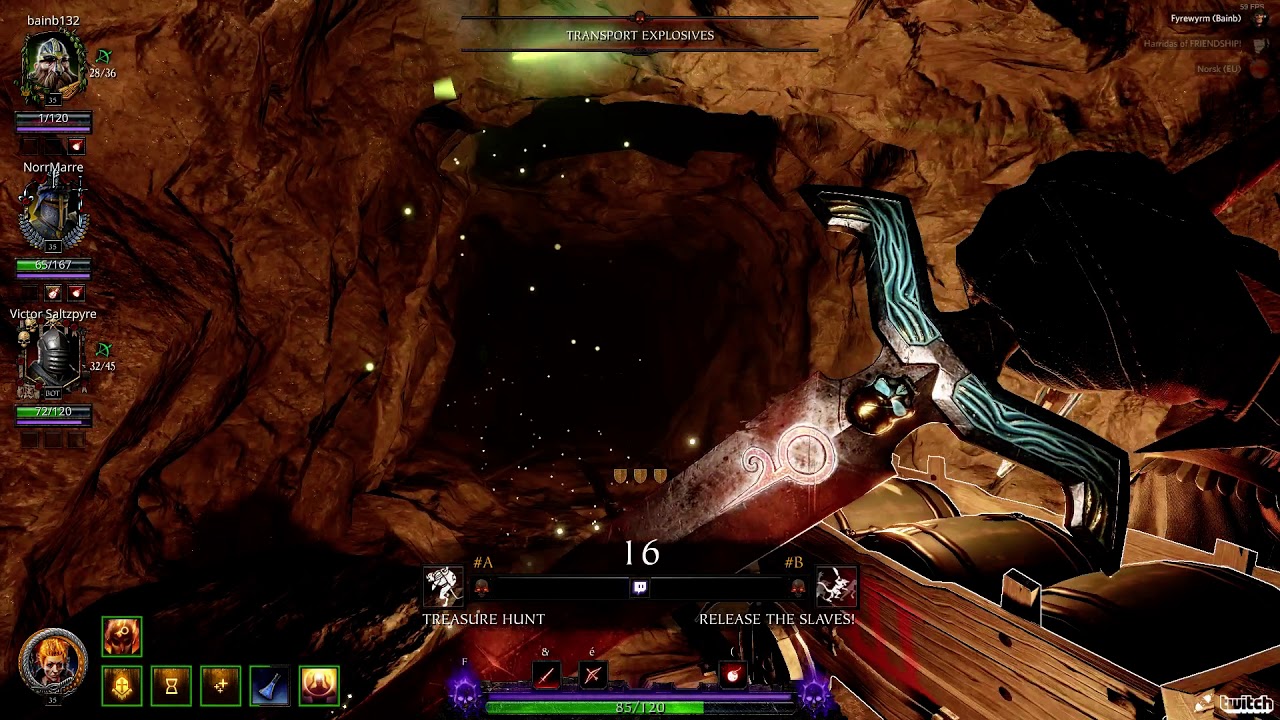Viewport: 1280px width, 720px height.
Task: Click the blue potion buff icon
Action: click(x=269, y=686)
